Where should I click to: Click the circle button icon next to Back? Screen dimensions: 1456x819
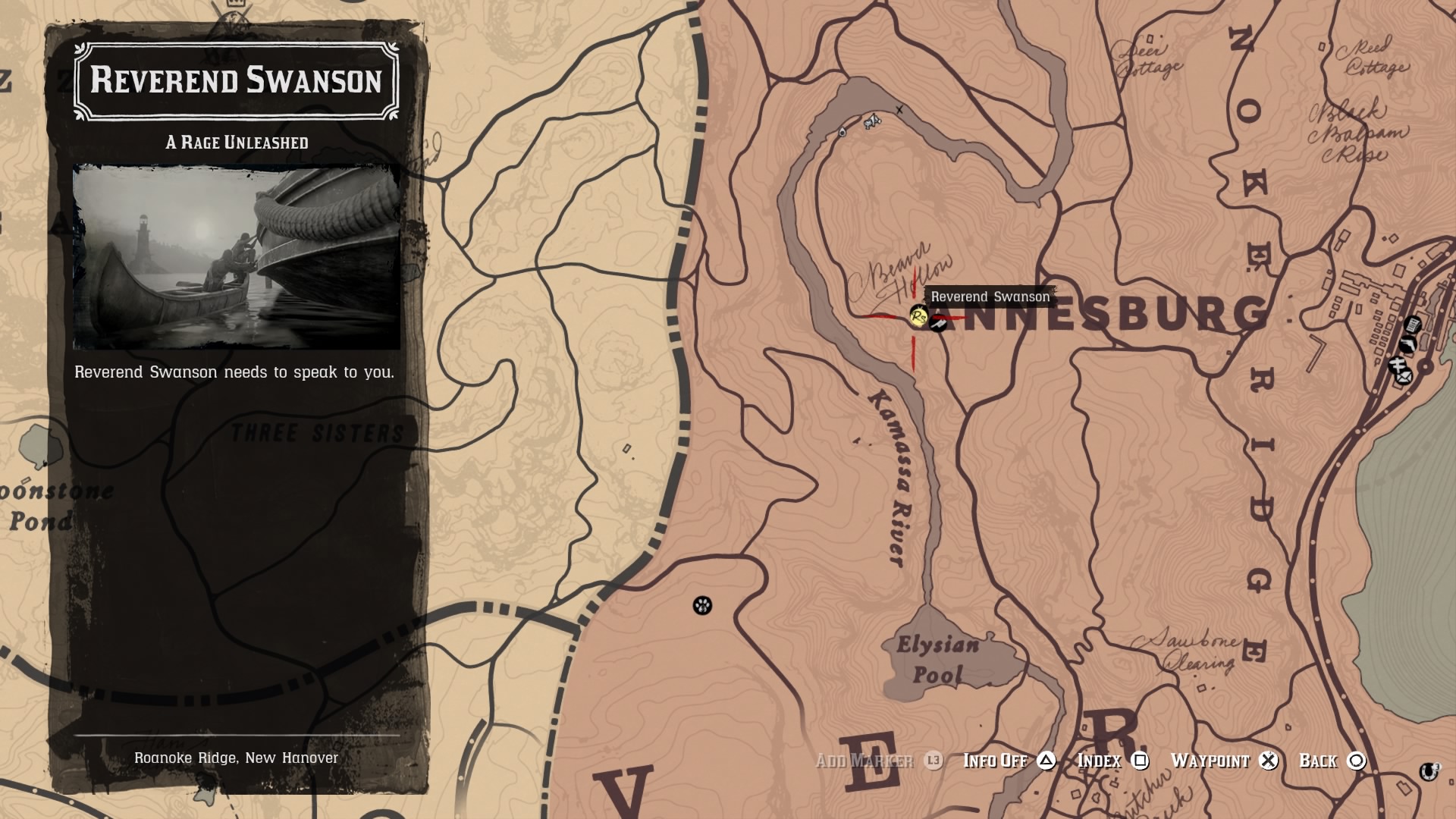click(1357, 761)
